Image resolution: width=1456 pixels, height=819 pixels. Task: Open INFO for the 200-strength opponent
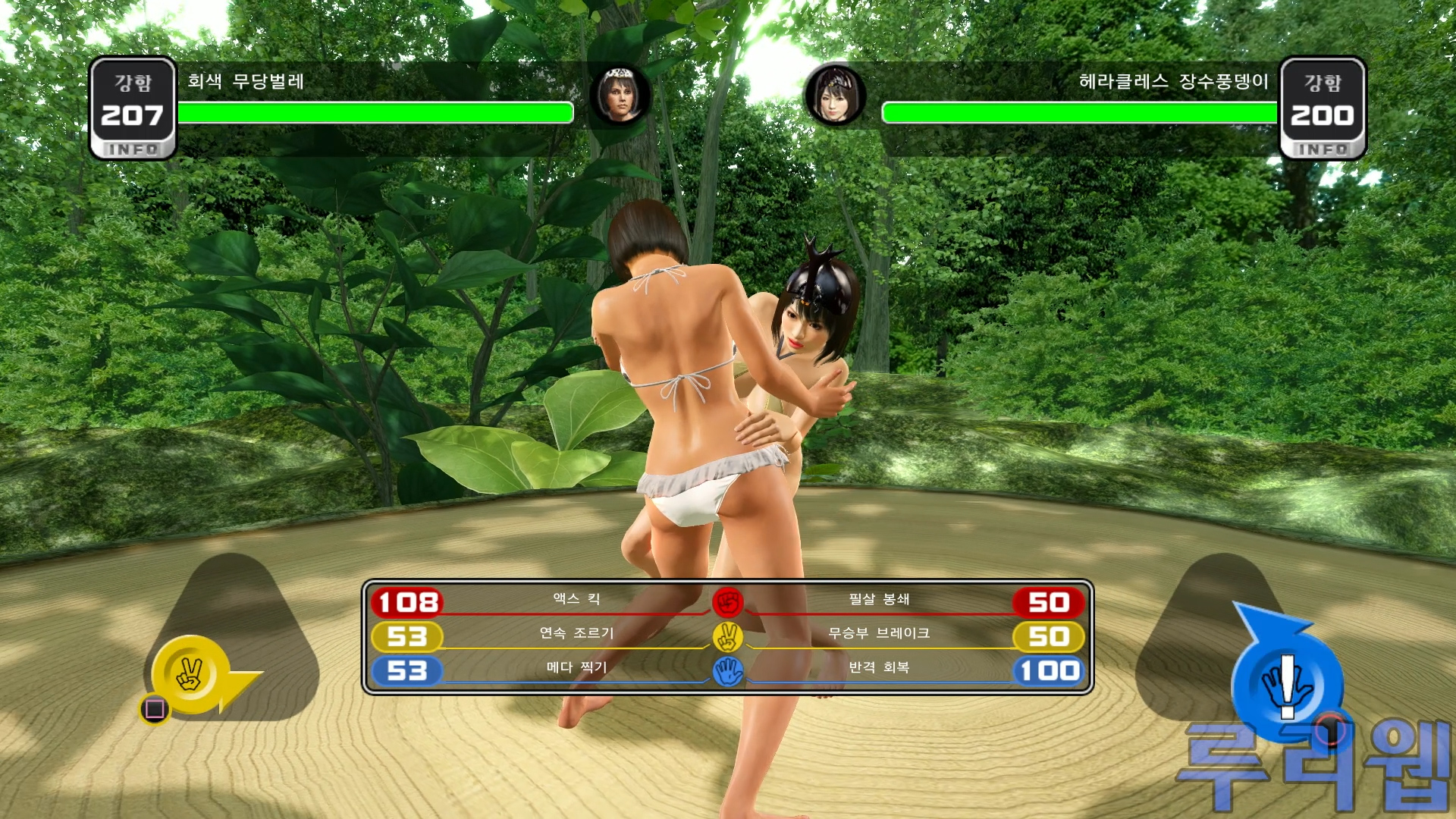click(x=1323, y=149)
